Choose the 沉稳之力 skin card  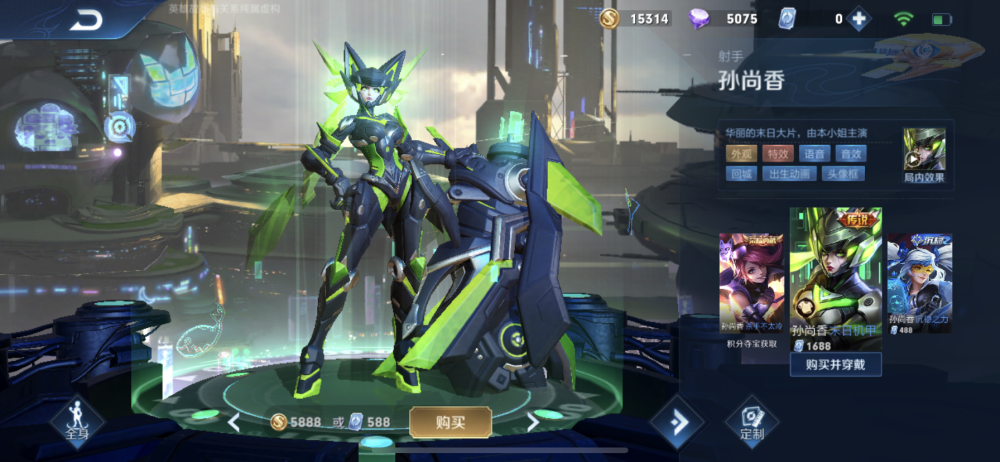point(919,284)
